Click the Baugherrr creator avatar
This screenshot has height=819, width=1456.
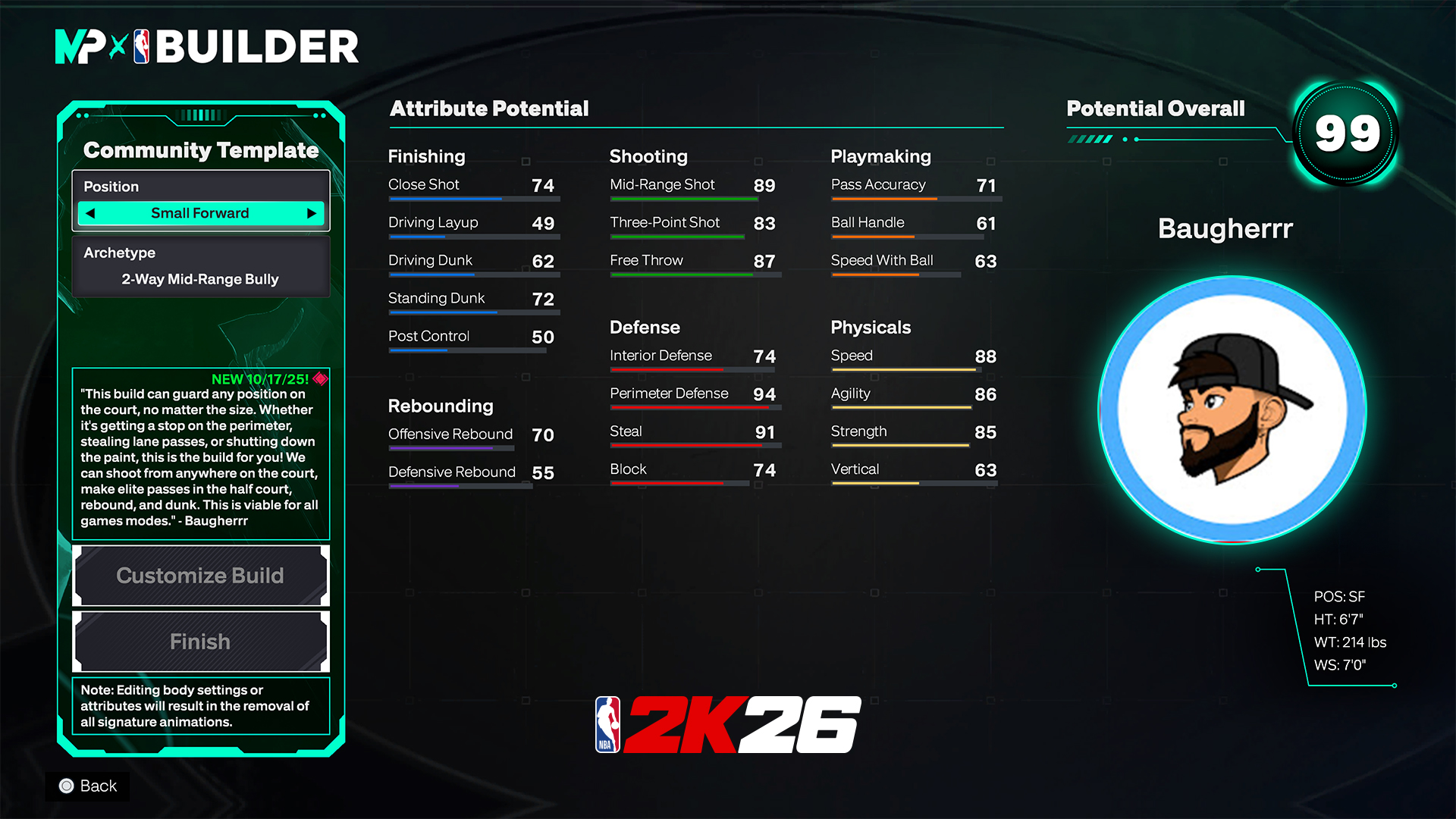(1232, 409)
